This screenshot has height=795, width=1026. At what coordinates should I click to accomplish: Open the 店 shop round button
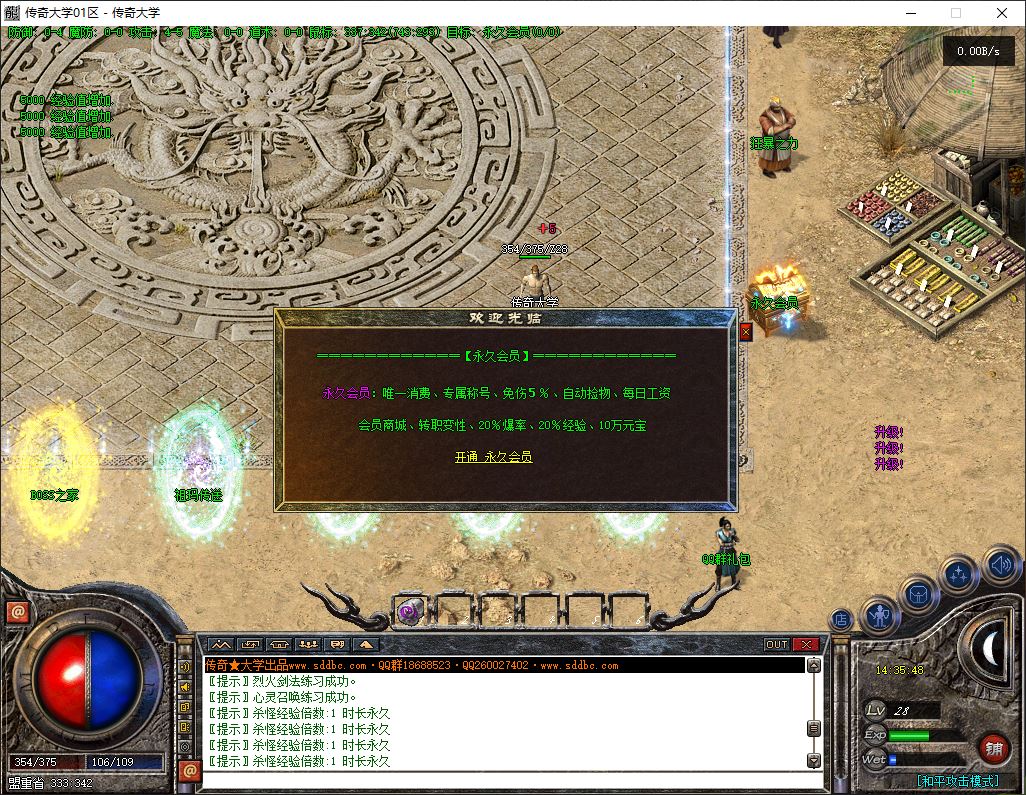pos(842,620)
